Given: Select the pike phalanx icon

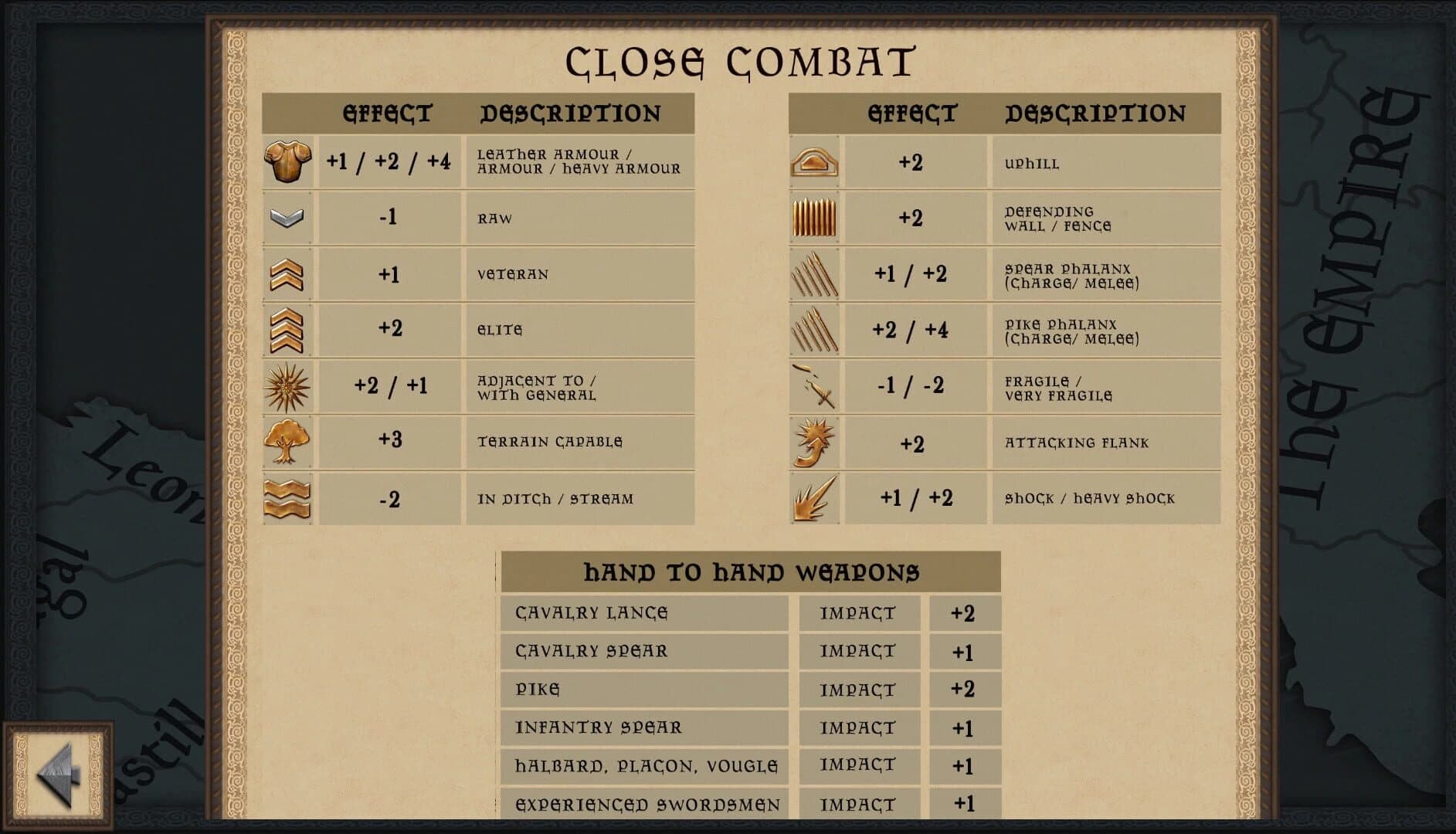Looking at the screenshot, I should pos(815,330).
